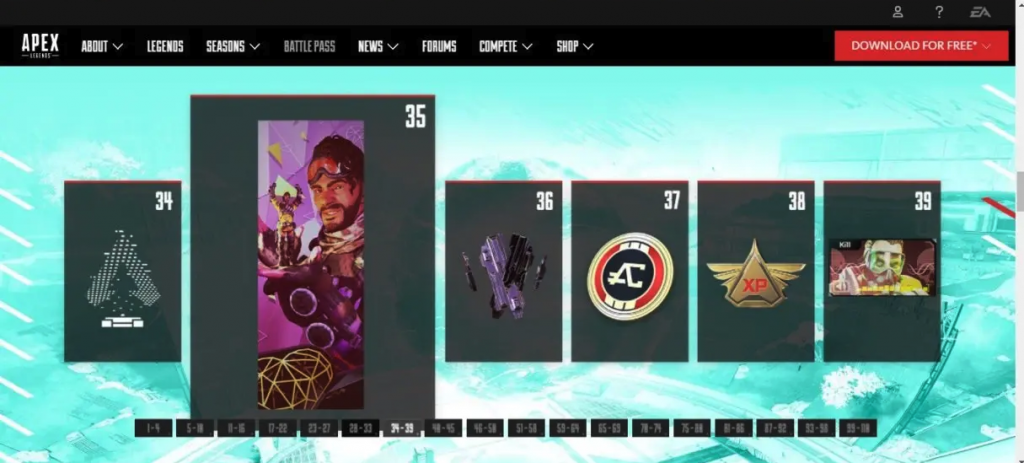
Task: Select the level 39 banner reward card
Action: 882,271
